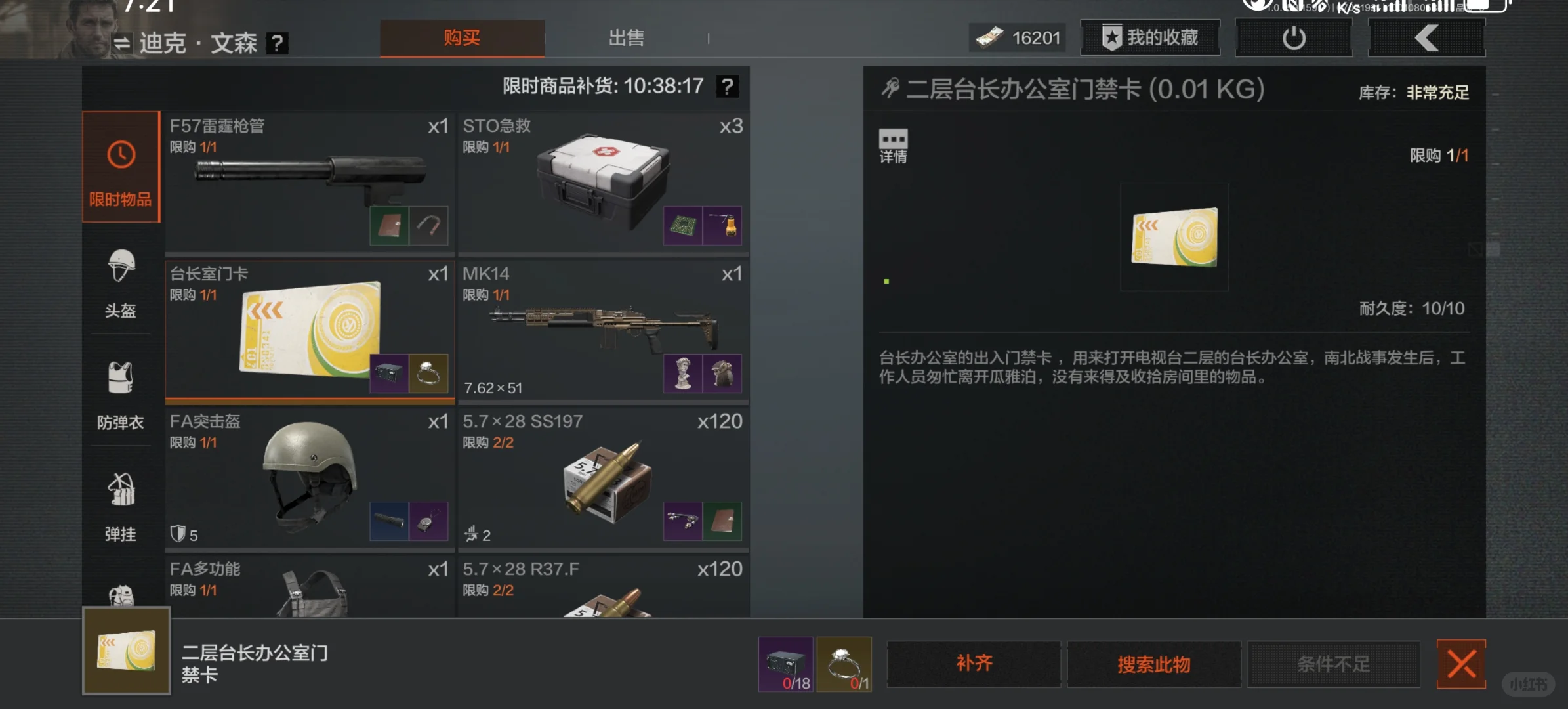Open help beside 迪克·文森 name
The image size is (1568, 709).
[278, 43]
